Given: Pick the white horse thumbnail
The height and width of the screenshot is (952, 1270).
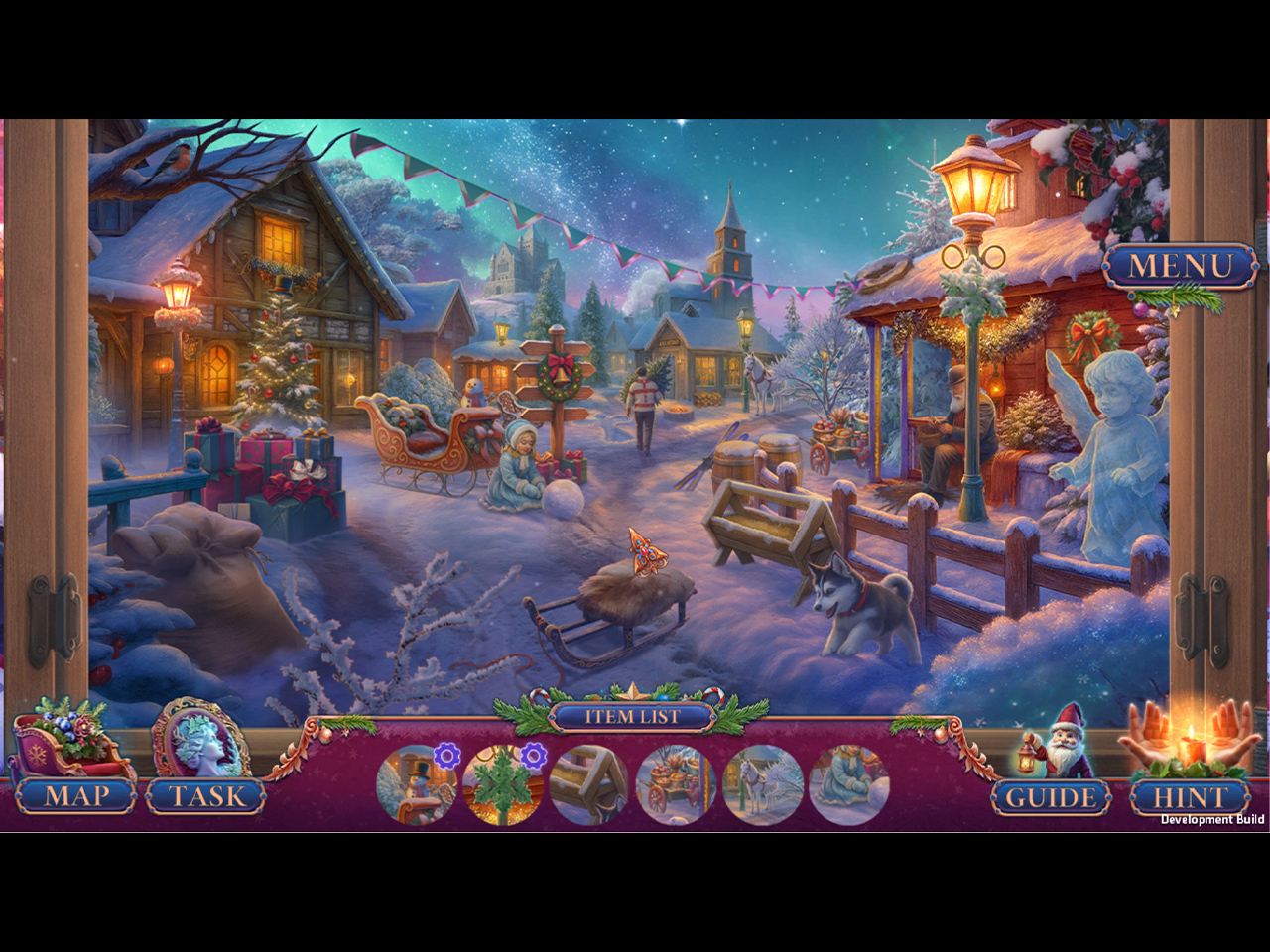Looking at the screenshot, I should (762, 785).
